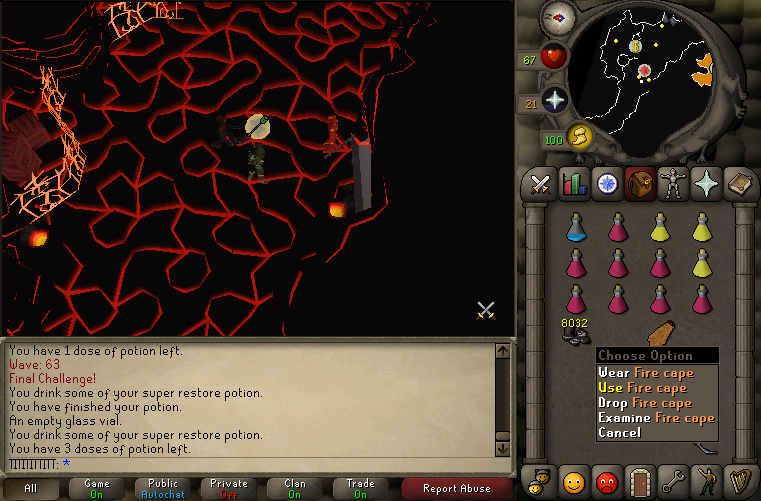Open the Worn Equipment tab

674,184
